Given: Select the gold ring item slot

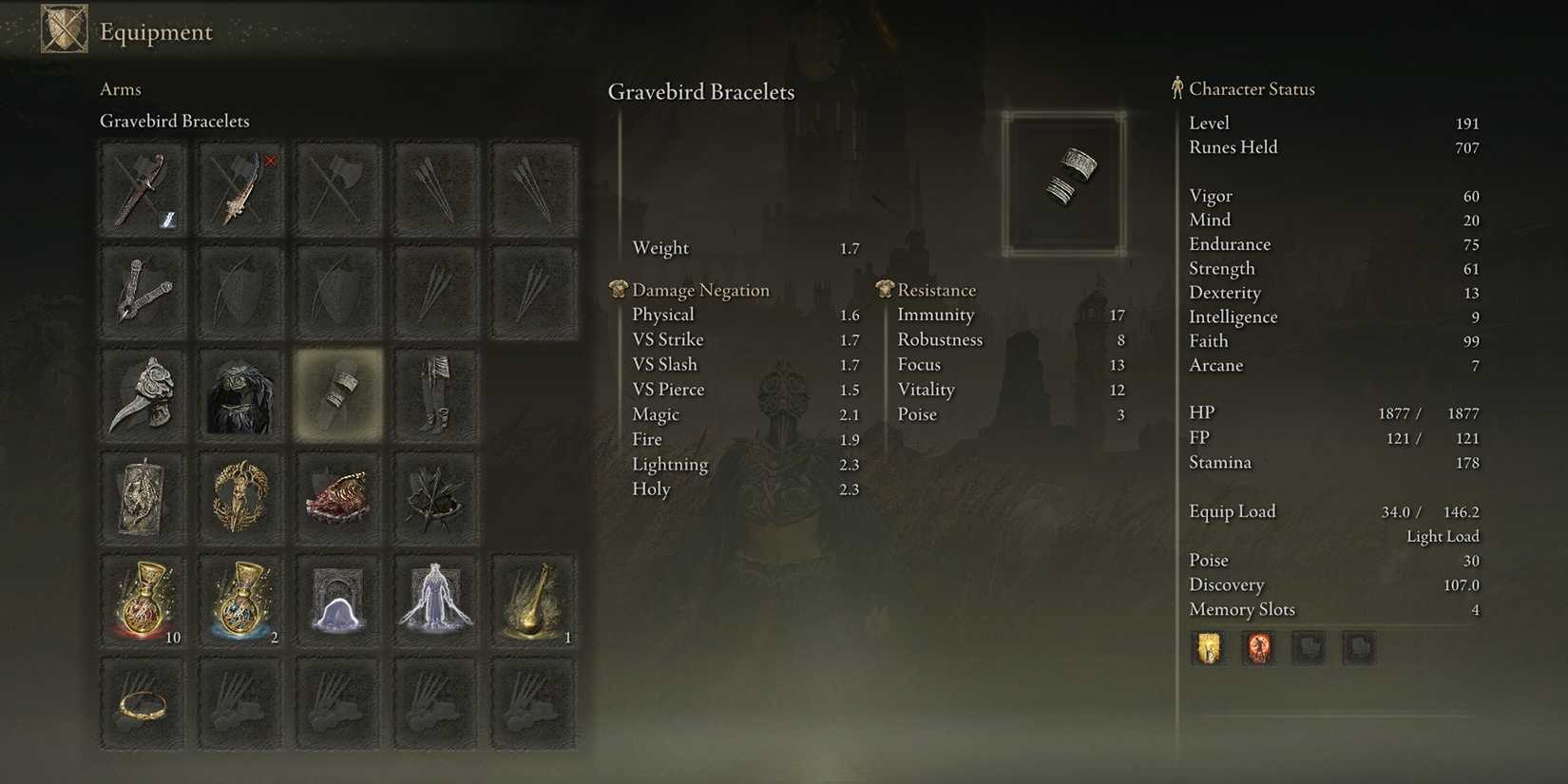Looking at the screenshot, I should coord(143,703).
